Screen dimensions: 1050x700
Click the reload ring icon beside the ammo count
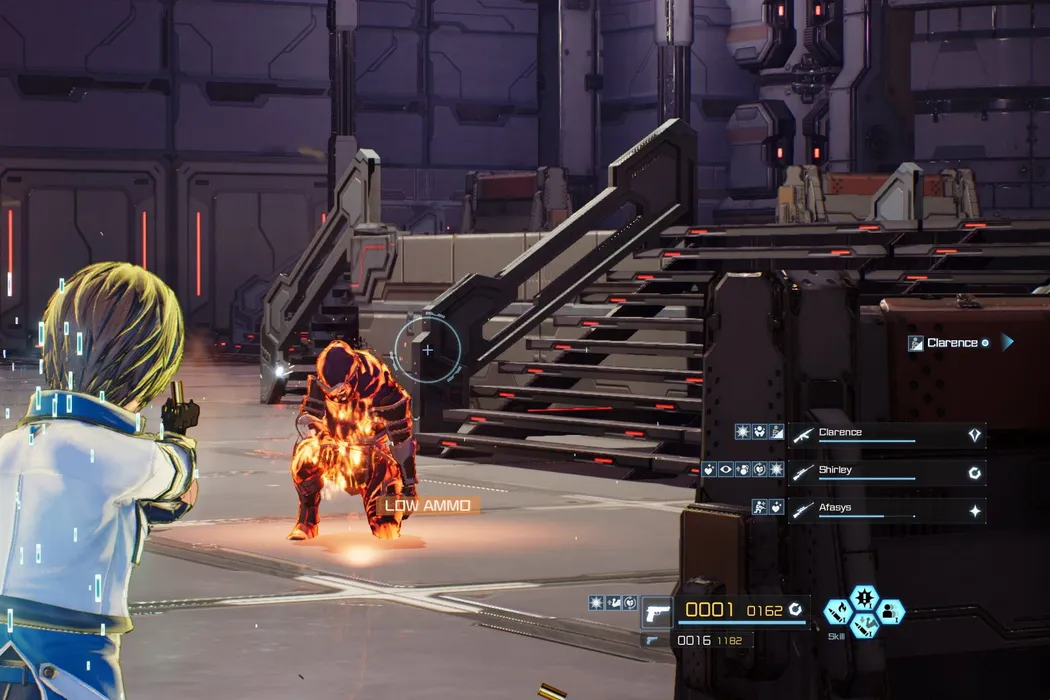pos(796,609)
